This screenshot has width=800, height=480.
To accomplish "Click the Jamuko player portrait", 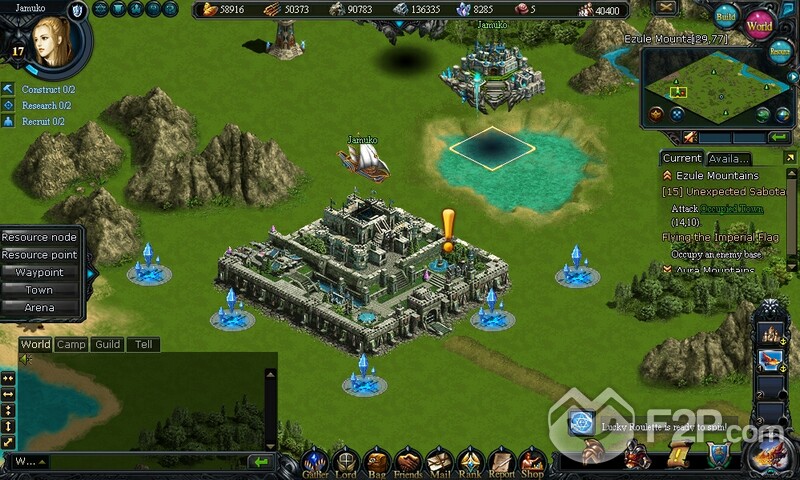I will [47, 42].
